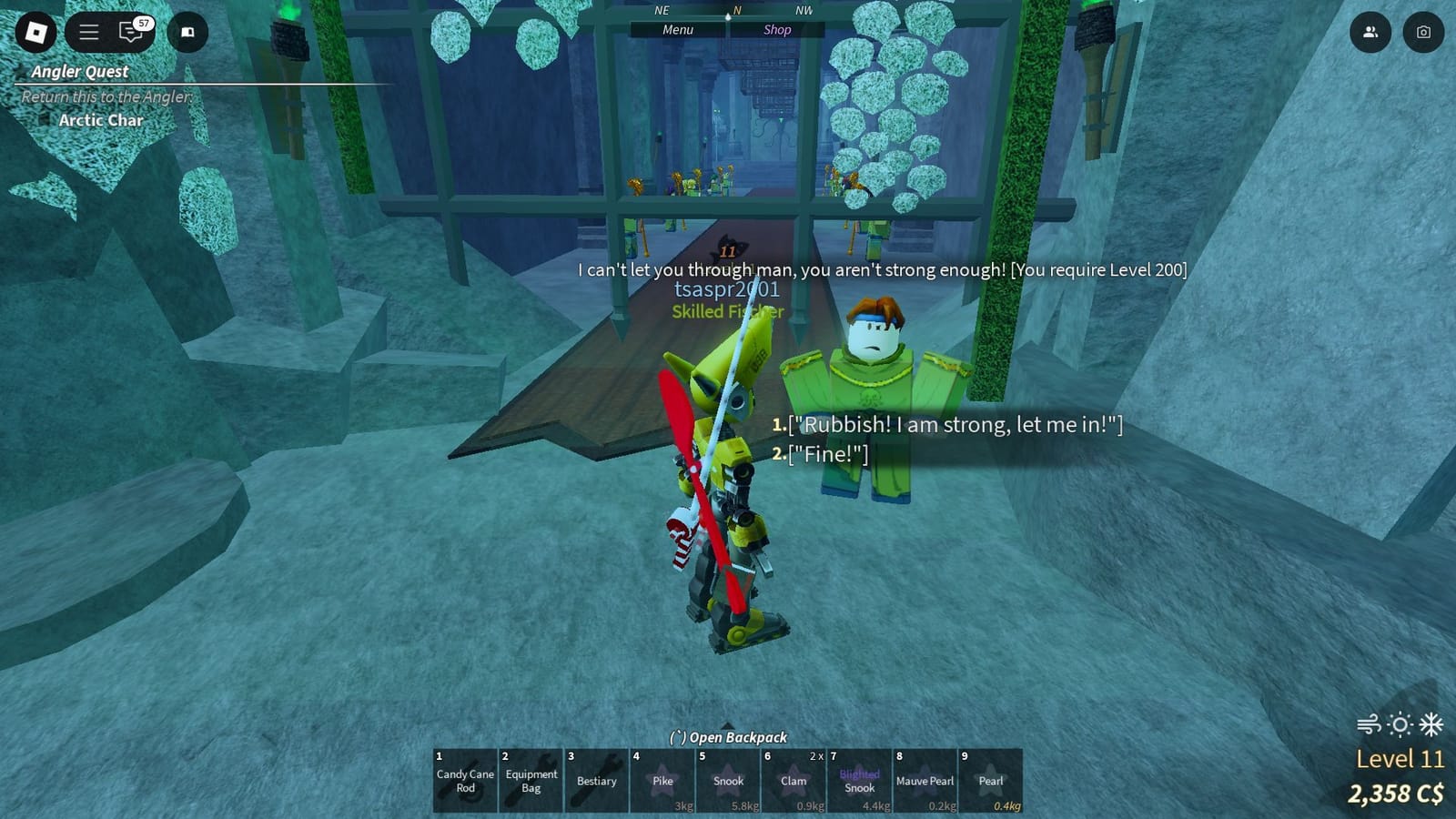This screenshot has height=819, width=1456.
Task: Click Open Backpack above the hotbar
Action: coord(727,737)
